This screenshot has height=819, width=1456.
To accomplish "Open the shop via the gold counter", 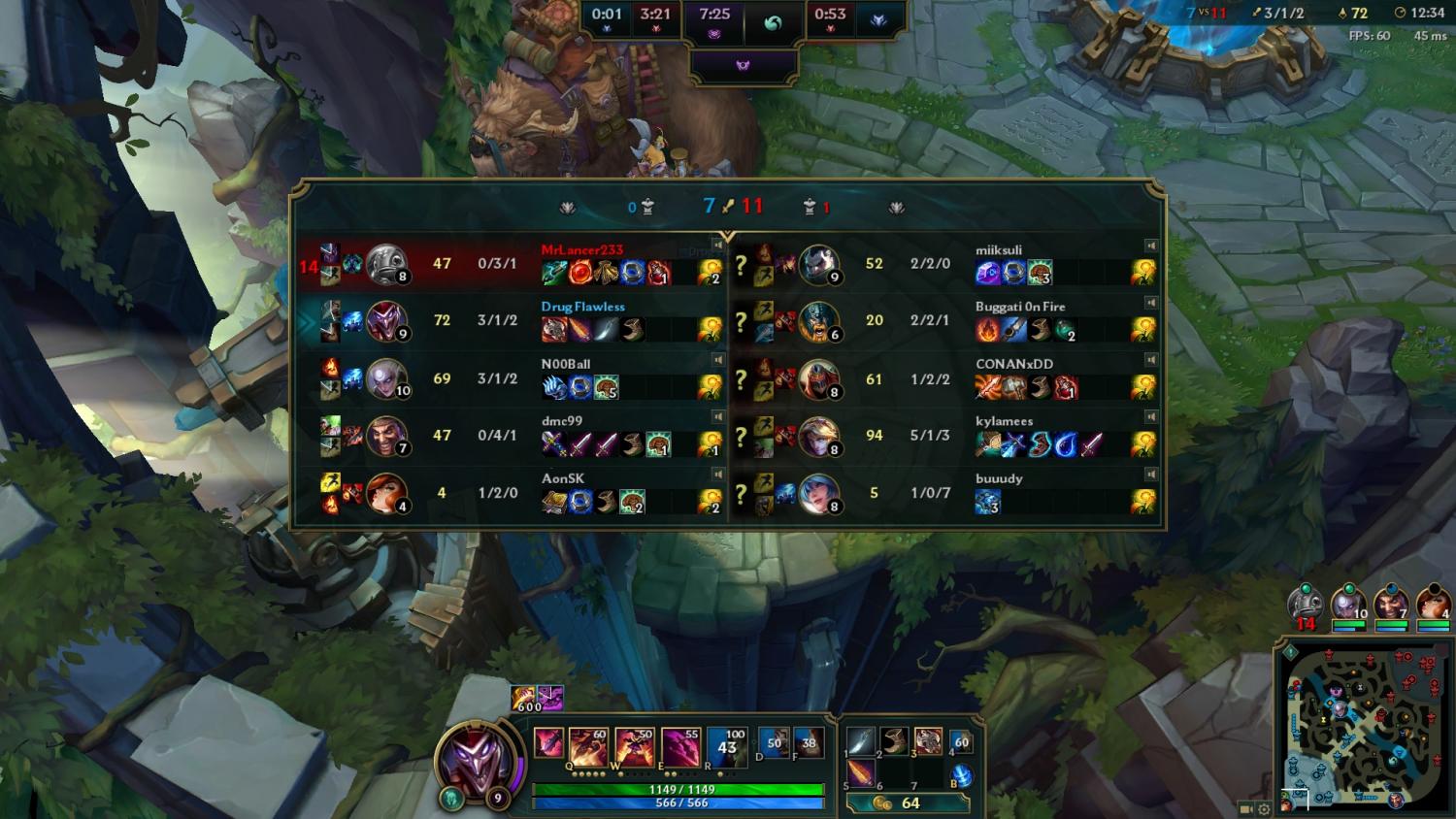I will (908, 803).
